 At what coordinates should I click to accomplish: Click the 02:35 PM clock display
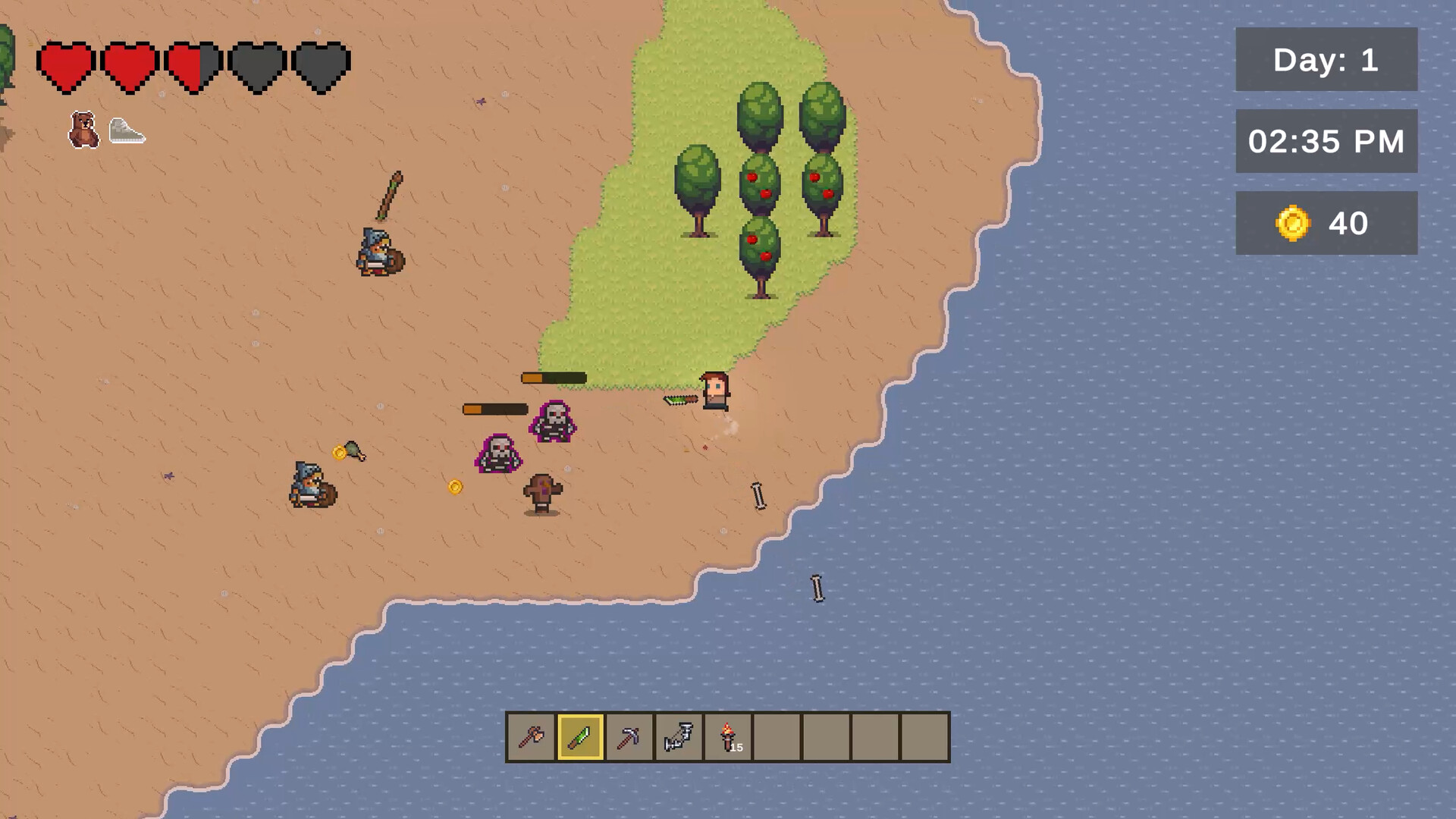tap(1326, 141)
